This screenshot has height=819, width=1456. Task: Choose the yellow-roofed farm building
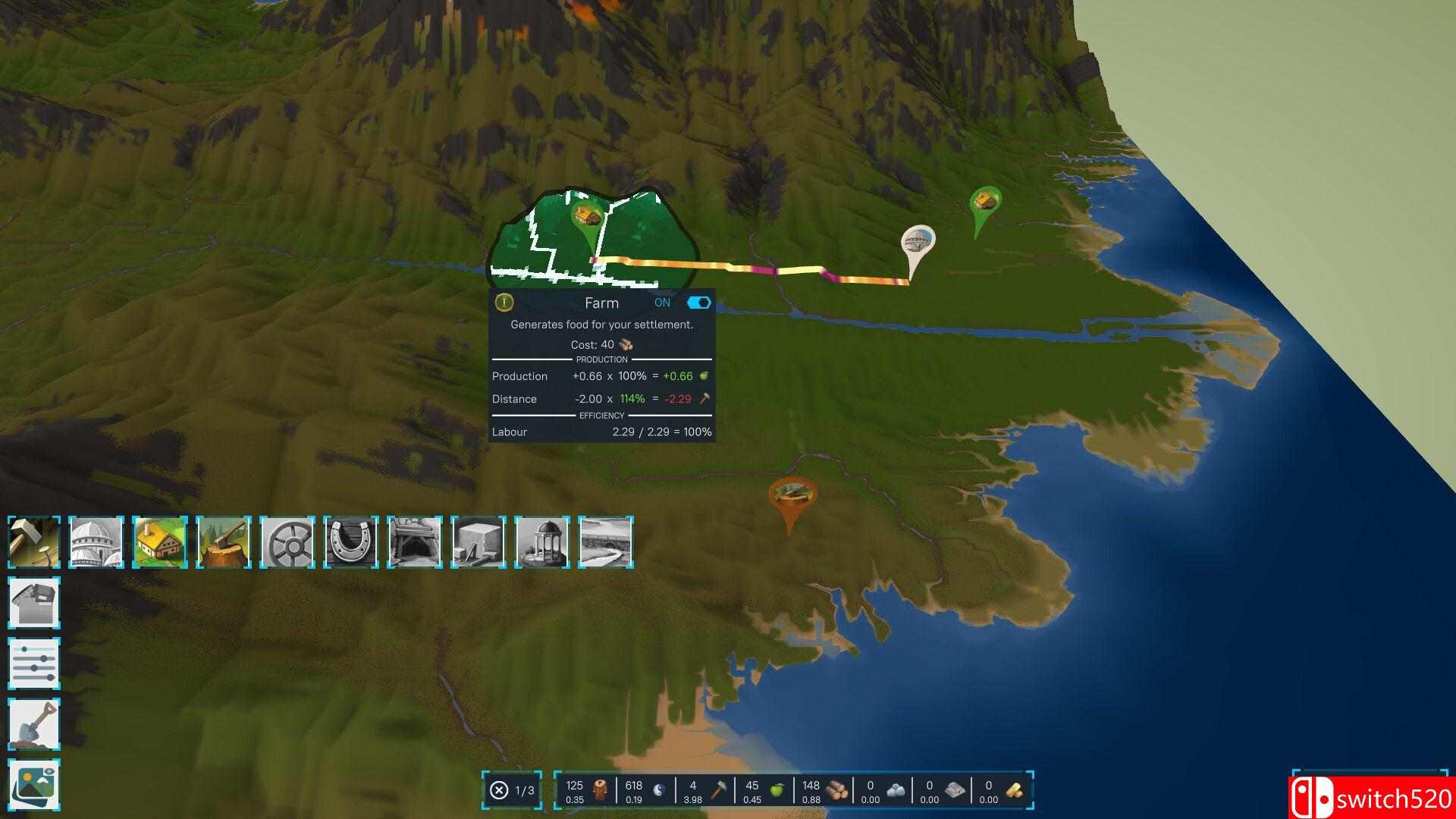coord(160,541)
